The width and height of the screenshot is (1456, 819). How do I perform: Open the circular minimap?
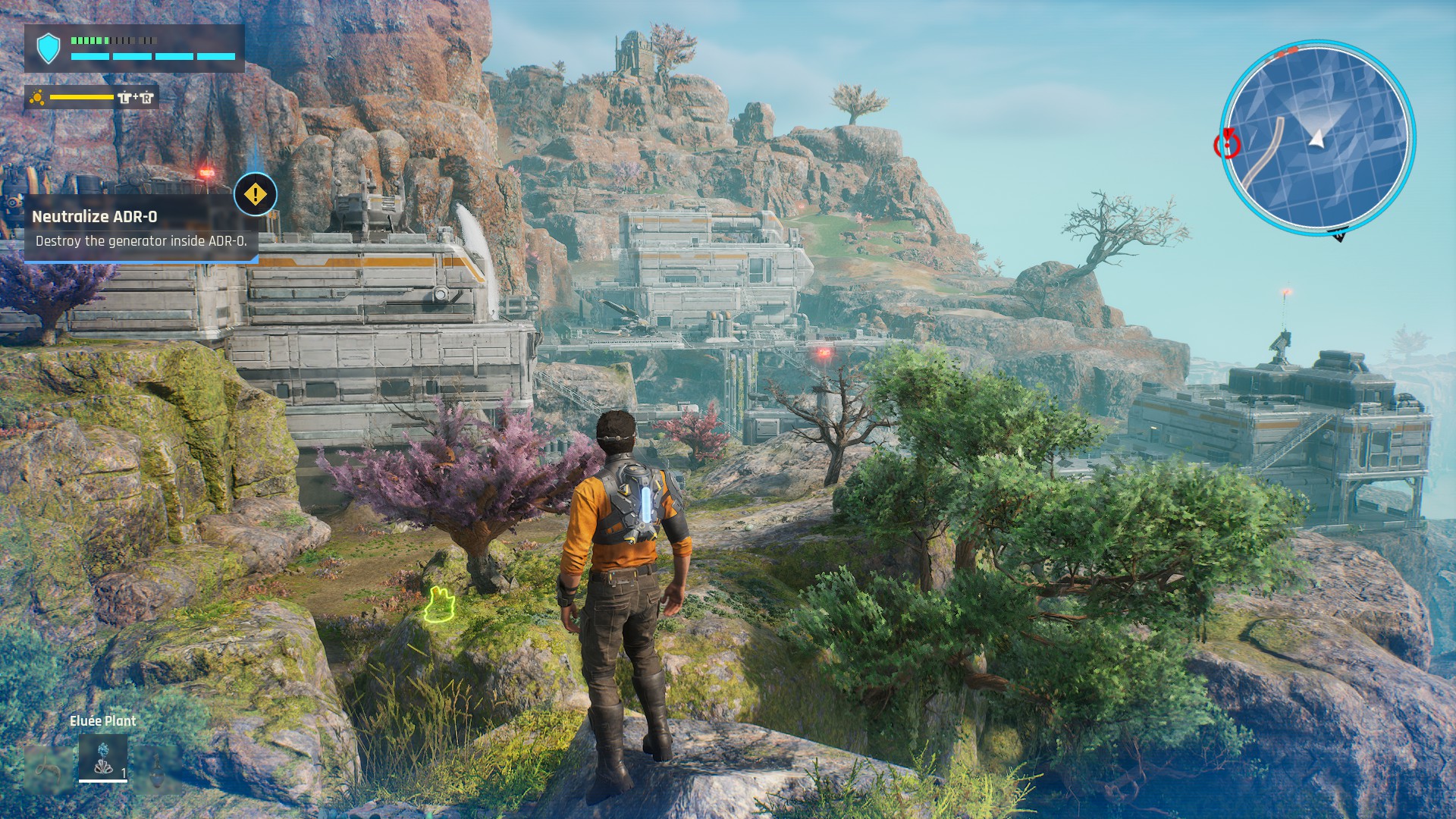point(1318,136)
